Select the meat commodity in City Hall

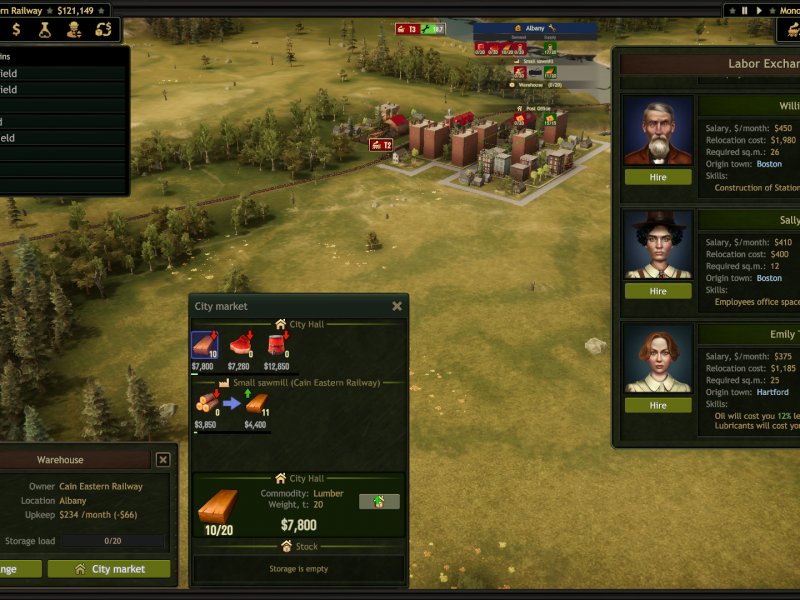click(x=241, y=346)
